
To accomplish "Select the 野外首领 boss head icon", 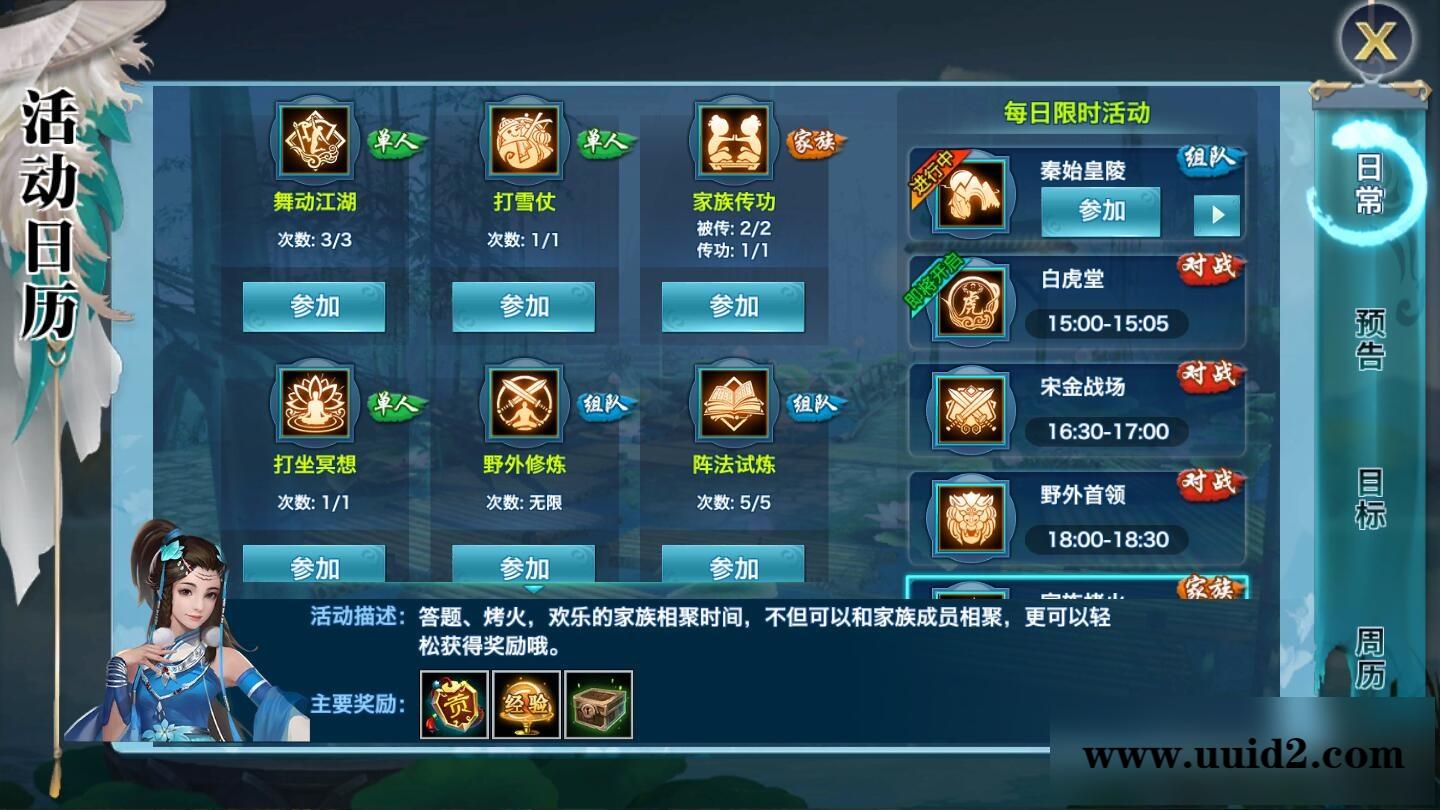I will click(x=968, y=518).
